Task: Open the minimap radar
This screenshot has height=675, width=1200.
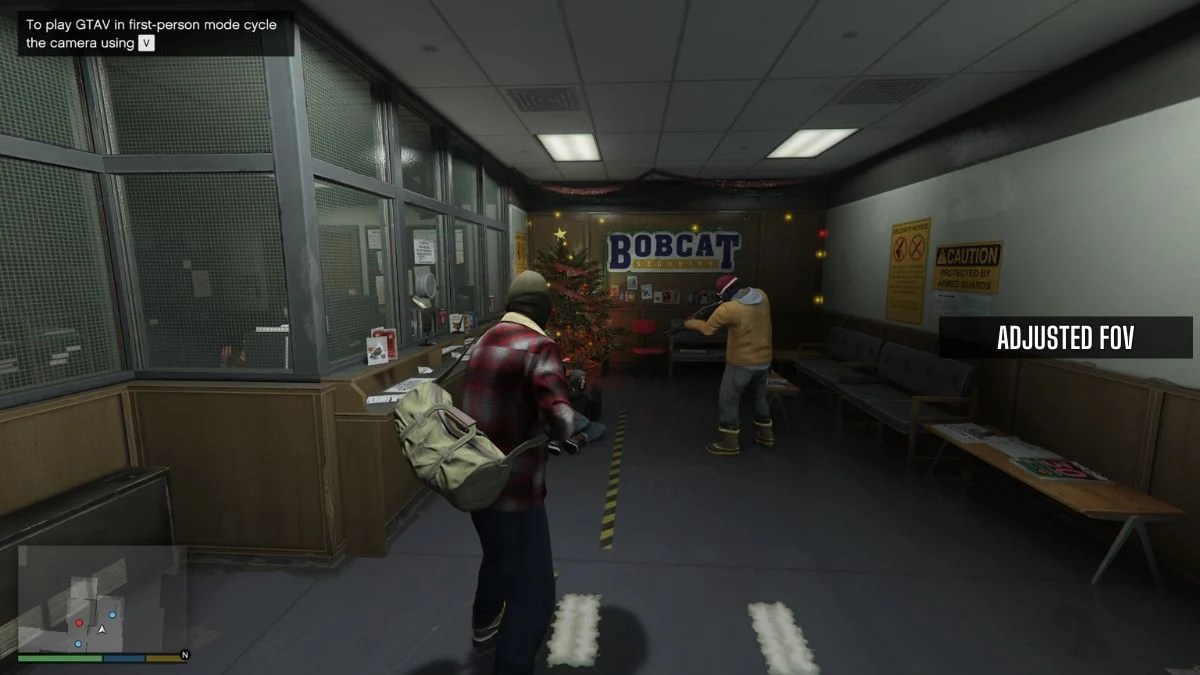Action: [x=101, y=598]
